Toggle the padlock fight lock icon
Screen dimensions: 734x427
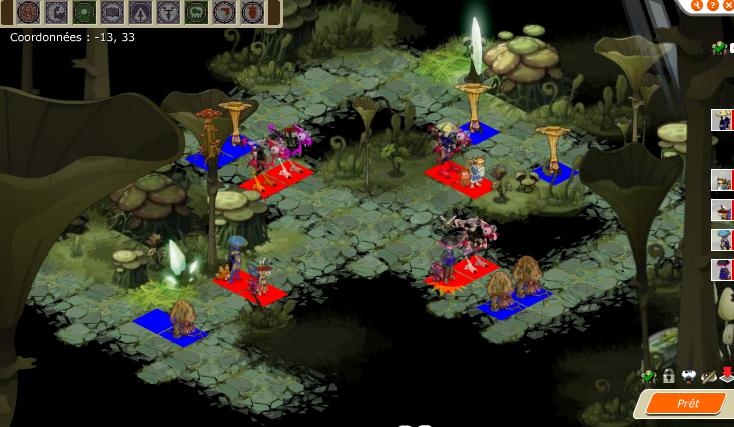coord(669,377)
